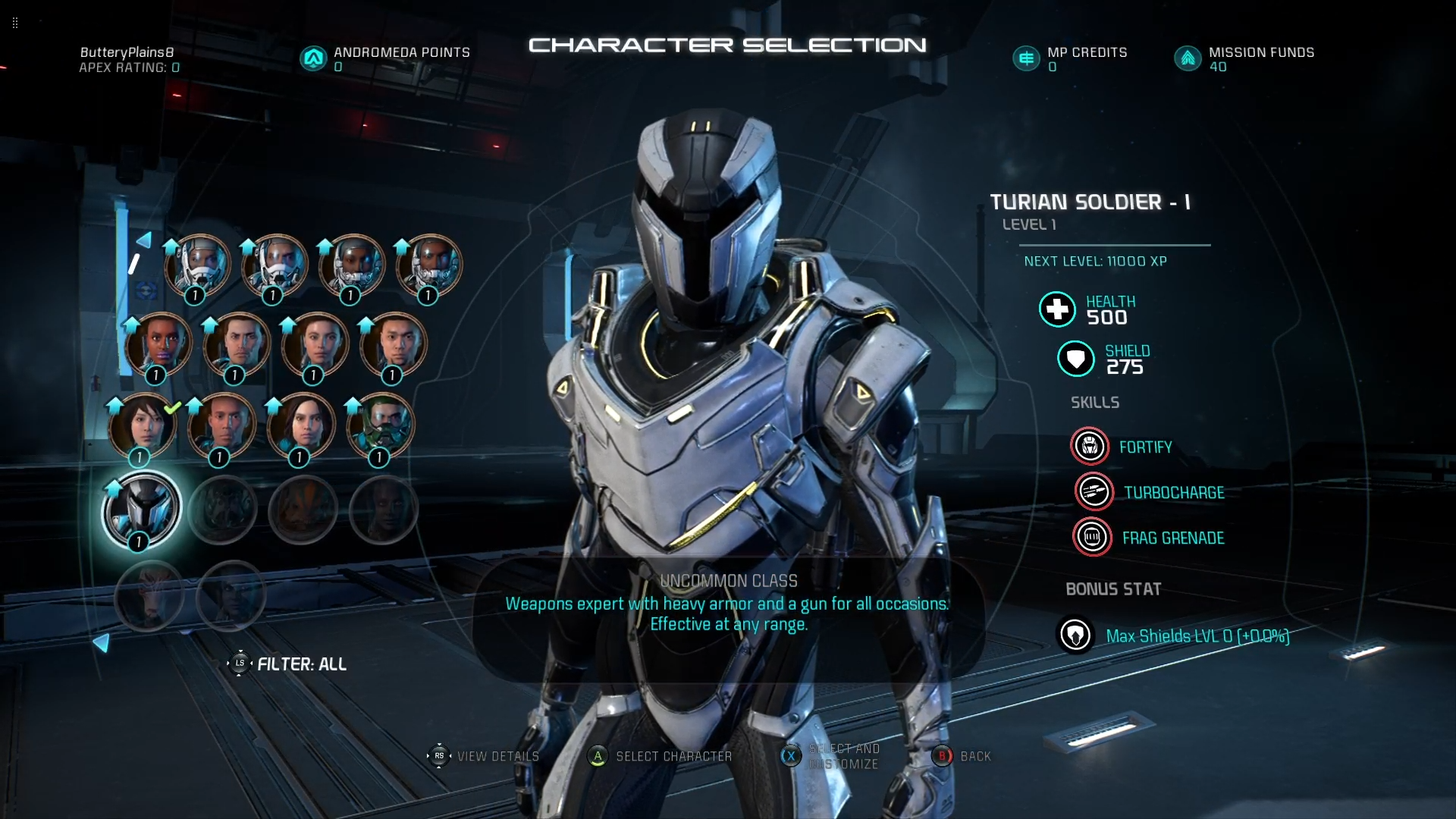Click the Frag Grenade skill icon
The height and width of the screenshot is (819, 1456).
pos(1092,538)
